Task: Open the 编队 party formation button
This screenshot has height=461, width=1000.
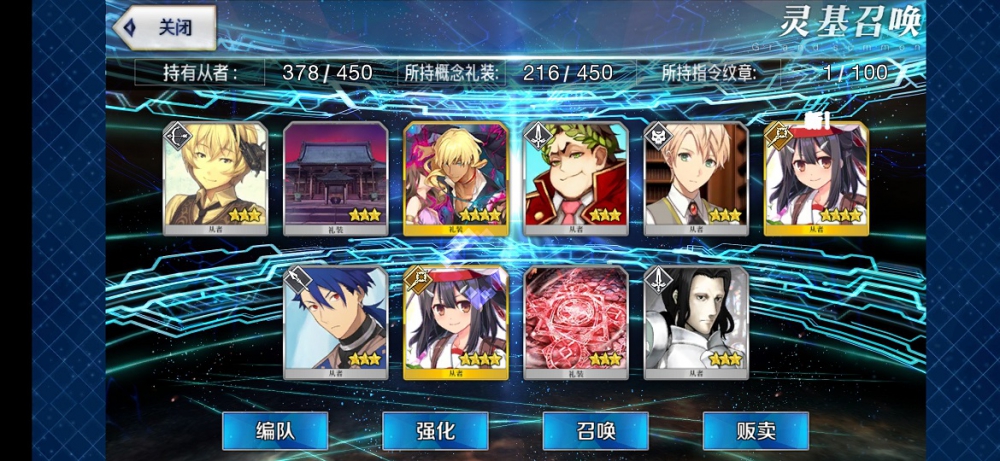Action: pyautogui.click(x=275, y=430)
